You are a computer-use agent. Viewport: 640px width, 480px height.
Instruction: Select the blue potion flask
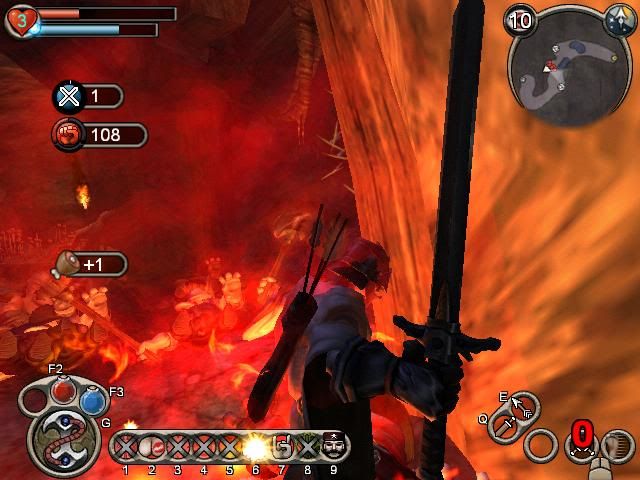click(x=93, y=401)
